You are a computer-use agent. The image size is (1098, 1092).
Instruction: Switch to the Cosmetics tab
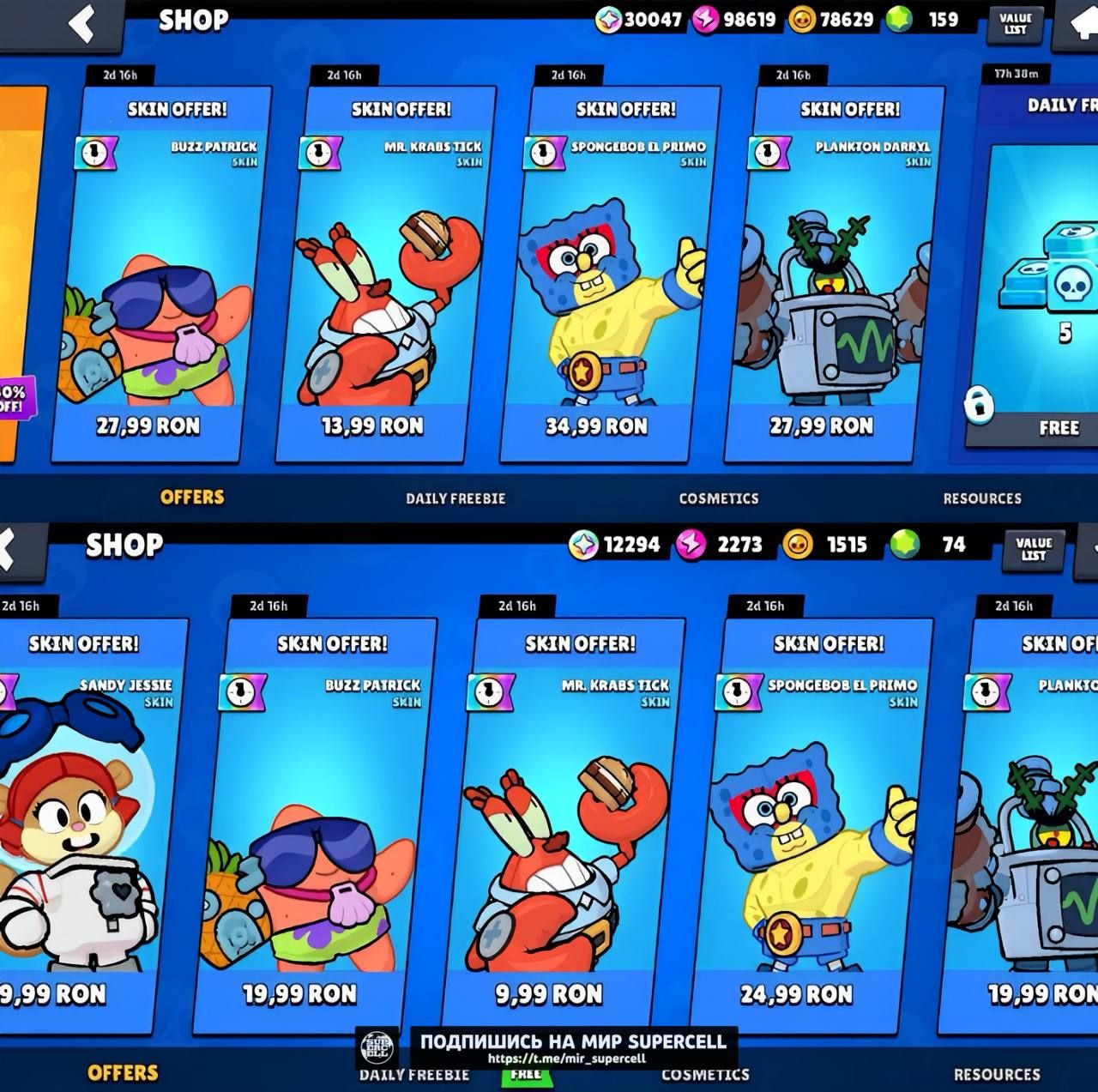tap(719, 498)
